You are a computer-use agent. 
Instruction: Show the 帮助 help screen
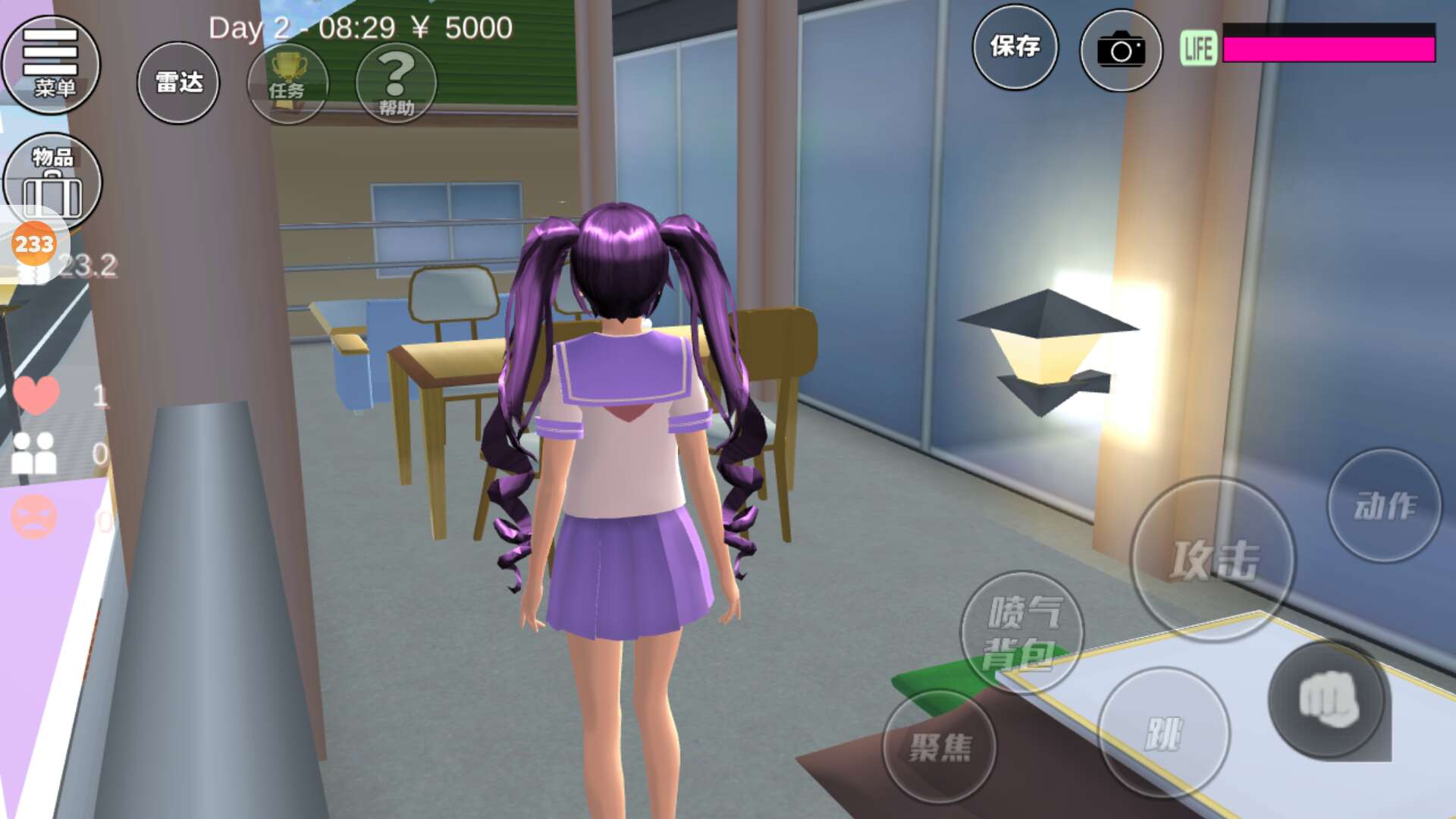tap(396, 83)
